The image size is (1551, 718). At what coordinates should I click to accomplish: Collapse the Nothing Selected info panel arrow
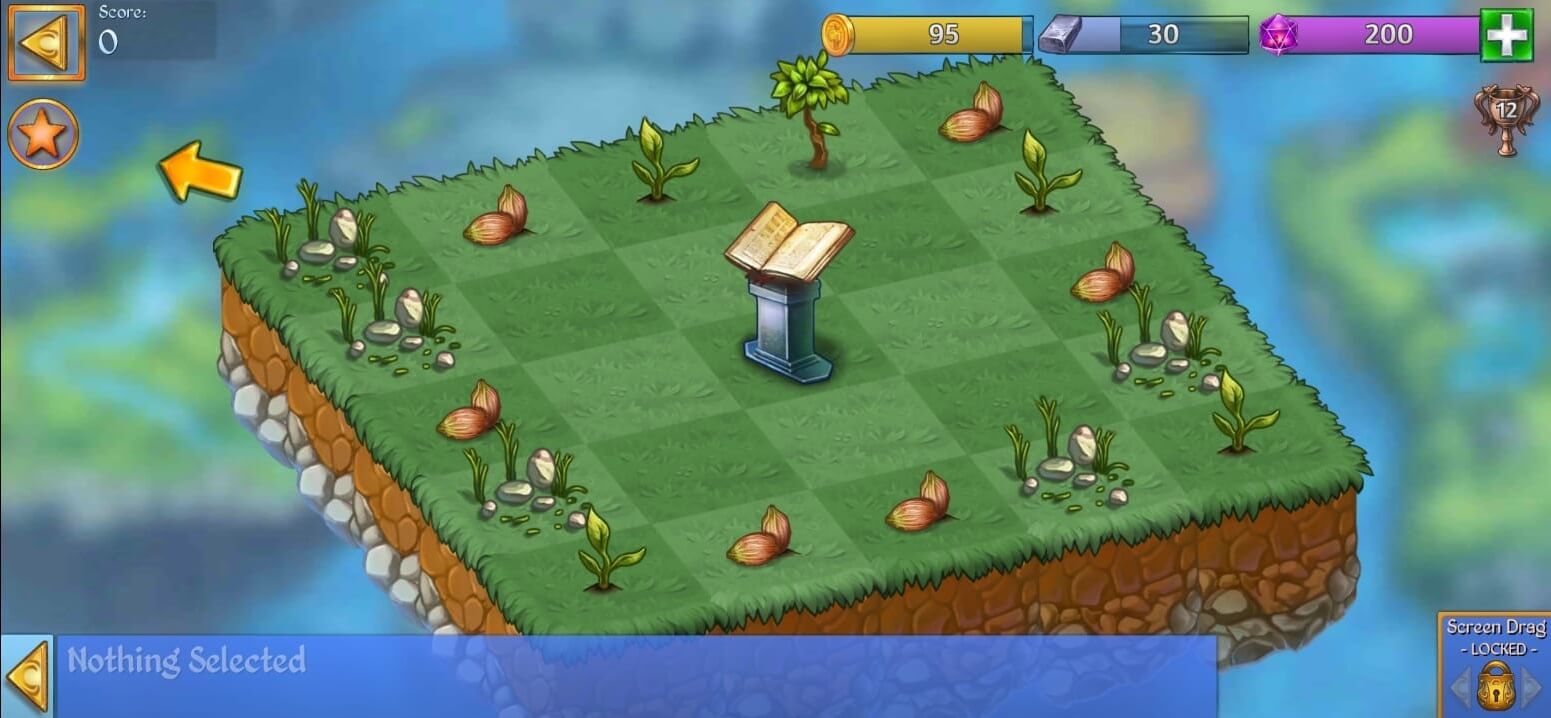click(x=26, y=676)
